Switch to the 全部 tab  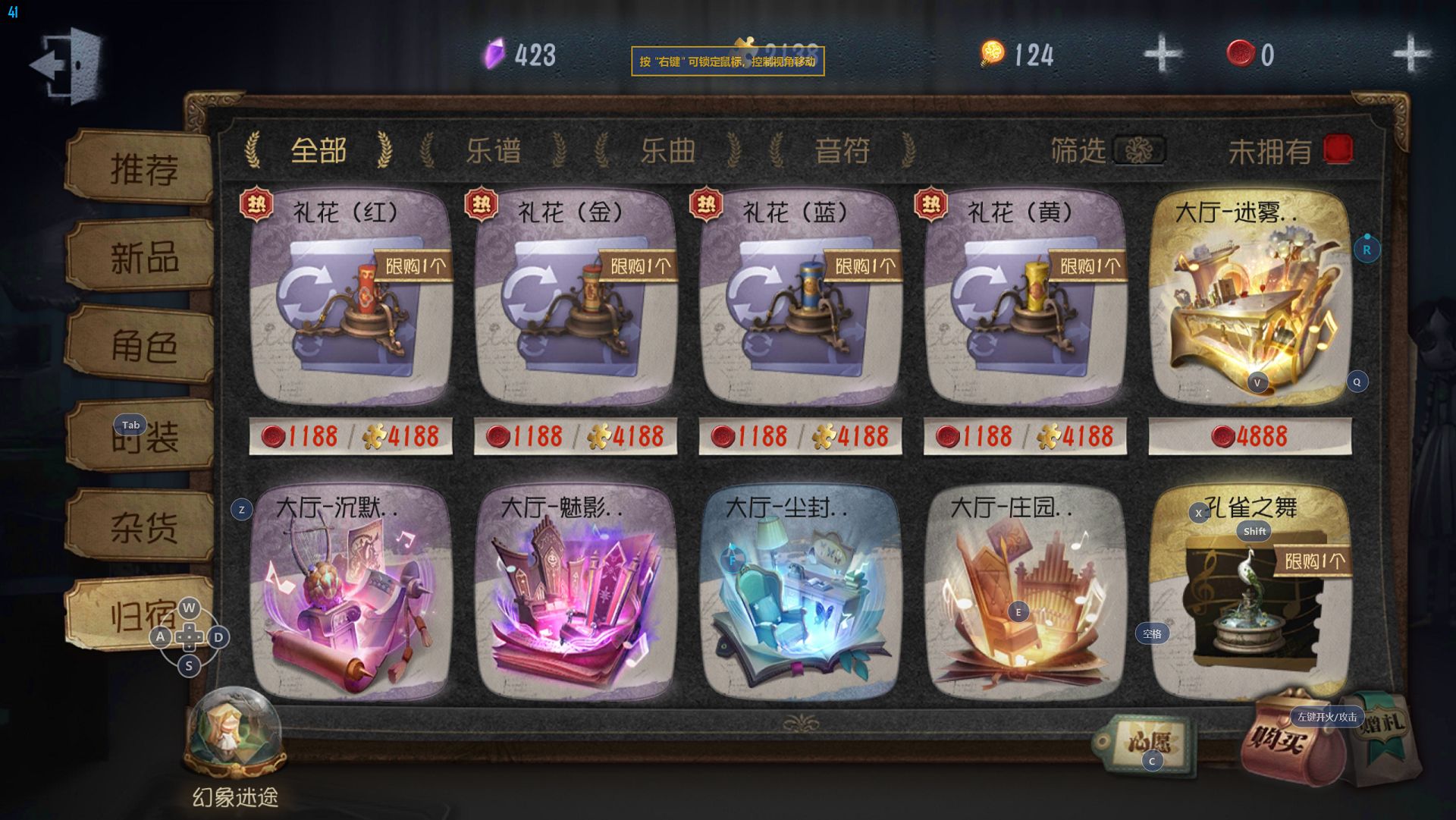318,150
